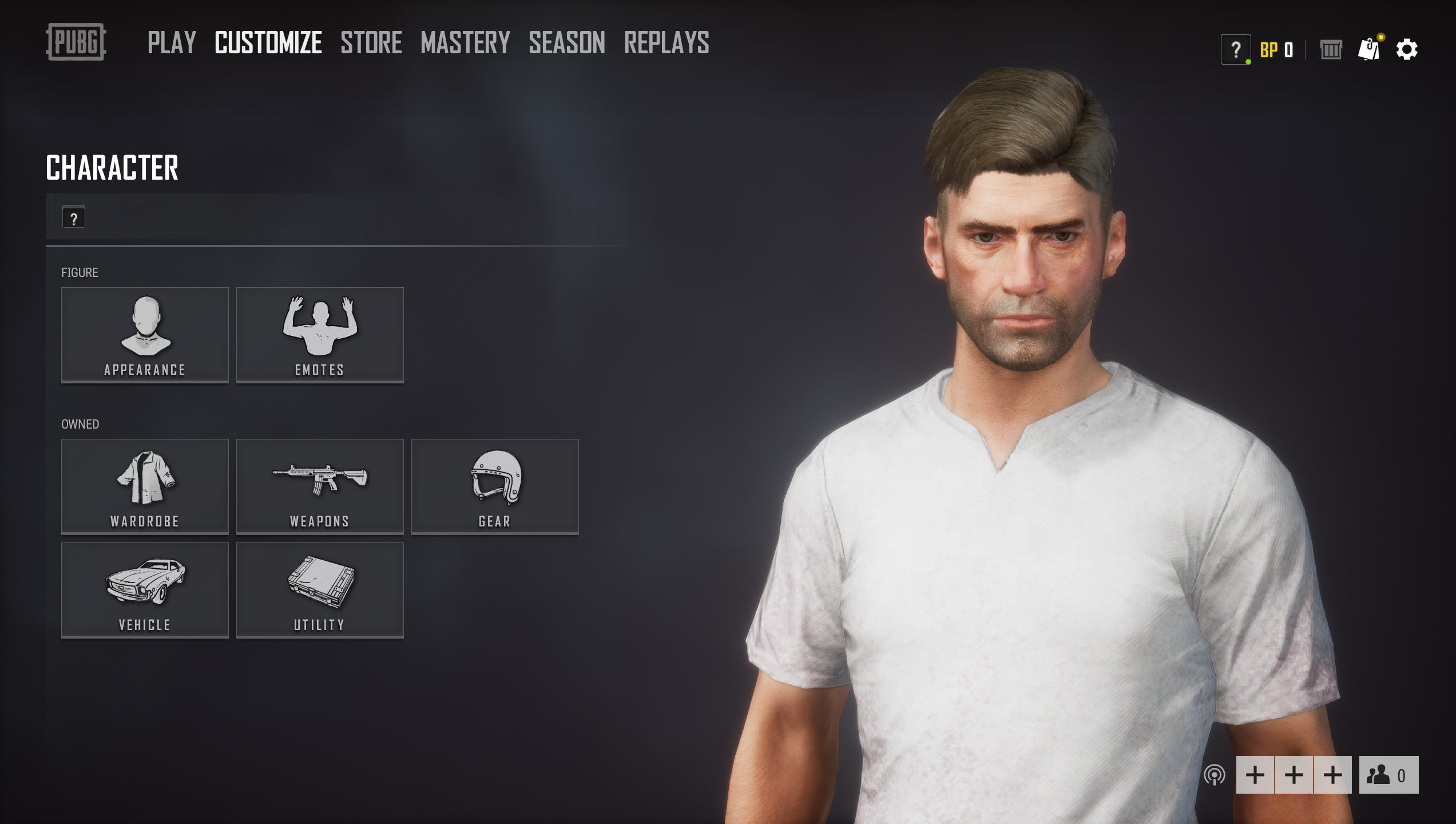The height and width of the screenshot is (824, 1456).
Task: Click the PUBG logo
Action: [76, 42]
